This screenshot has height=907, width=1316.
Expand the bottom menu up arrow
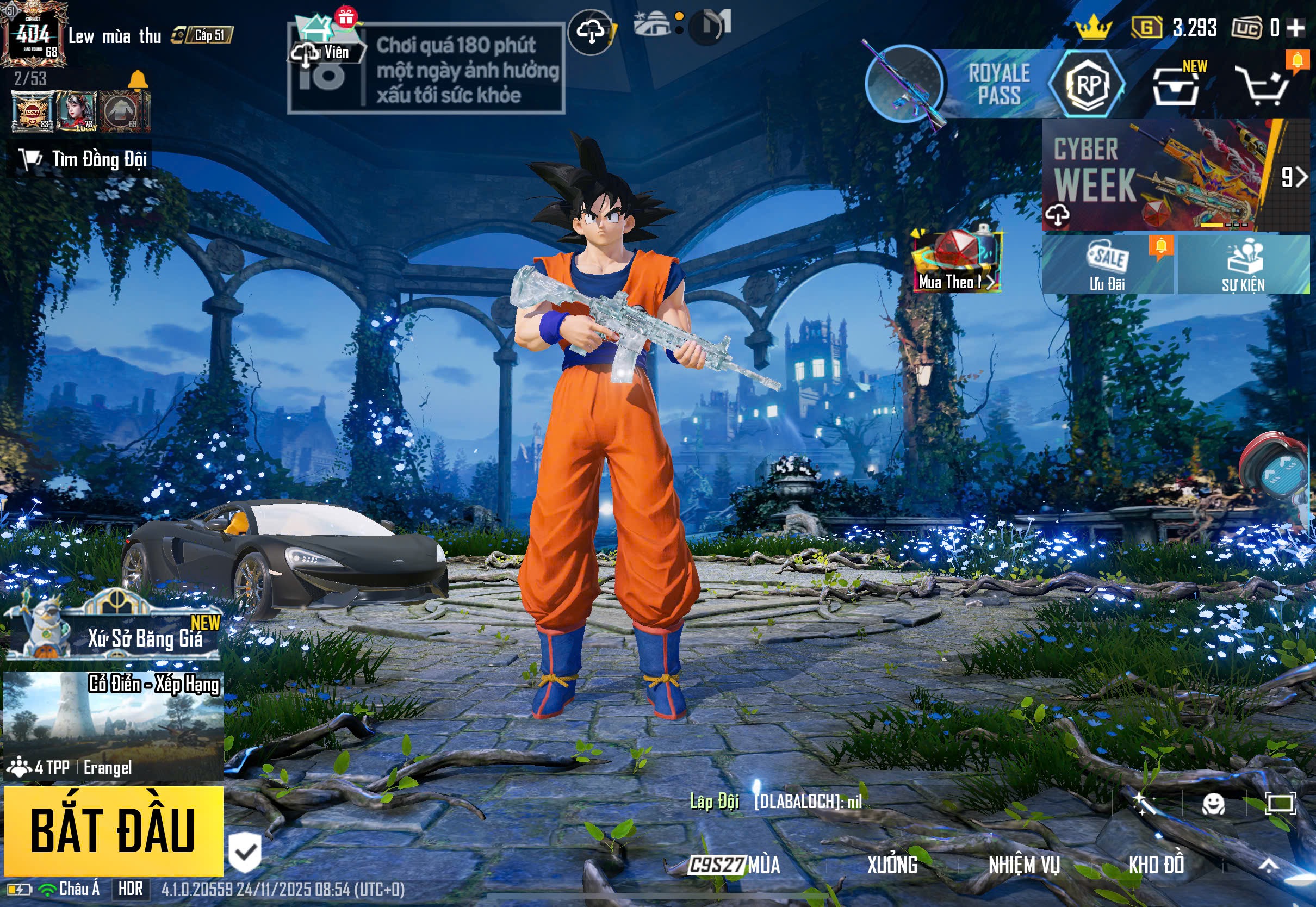click(1268, 865)
